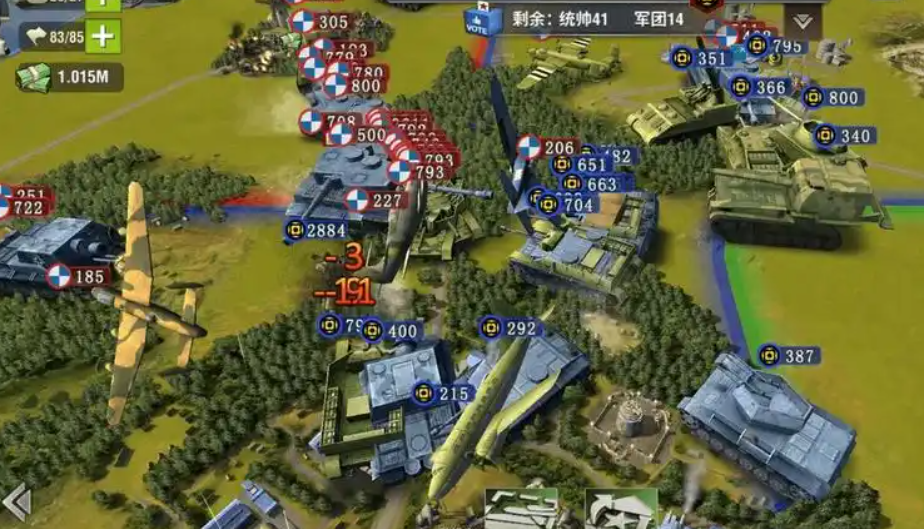Select the allied unit marked 340
The width and height of the screenshot is (924, 529).
[x=845, y=136]
